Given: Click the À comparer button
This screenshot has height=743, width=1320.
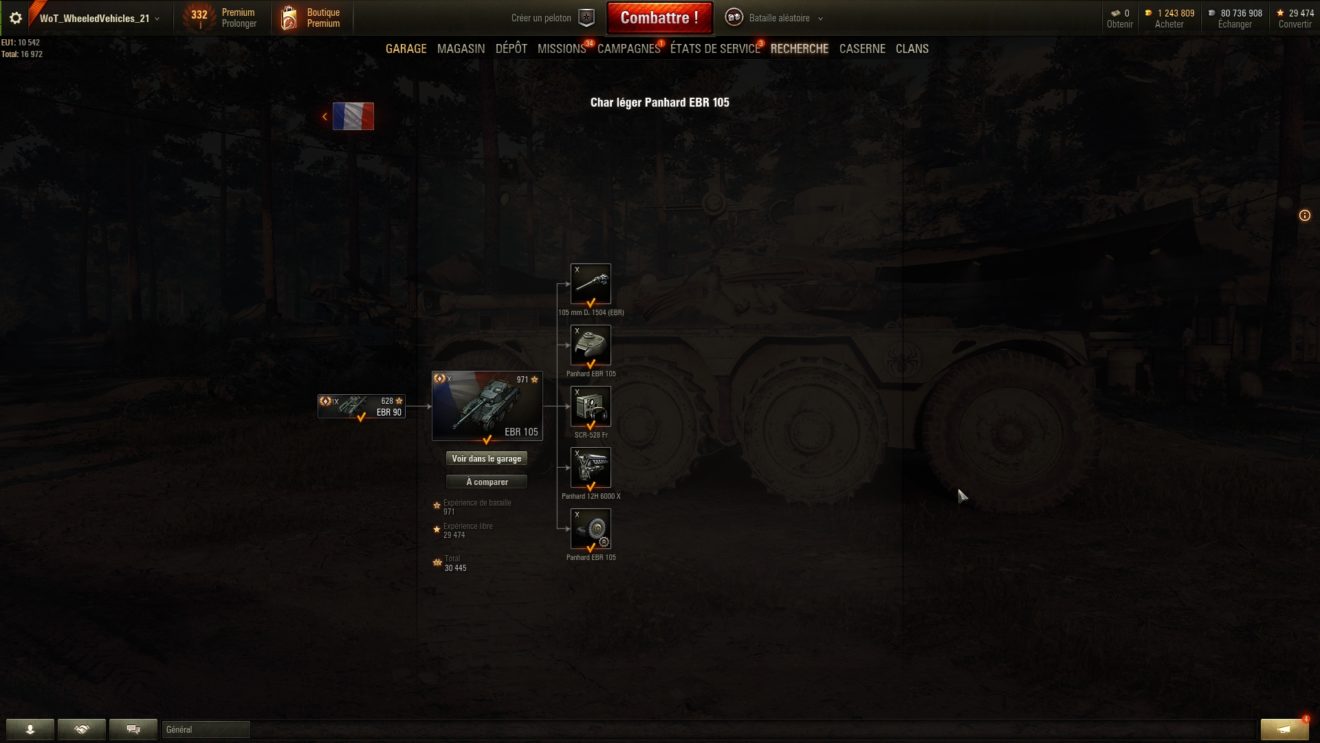Looking at the screenshot, I should 486,482.
